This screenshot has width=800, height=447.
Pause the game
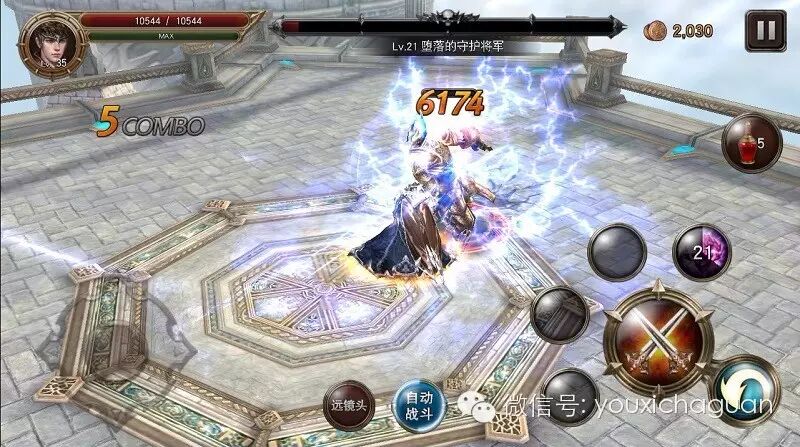coord(765,30)
